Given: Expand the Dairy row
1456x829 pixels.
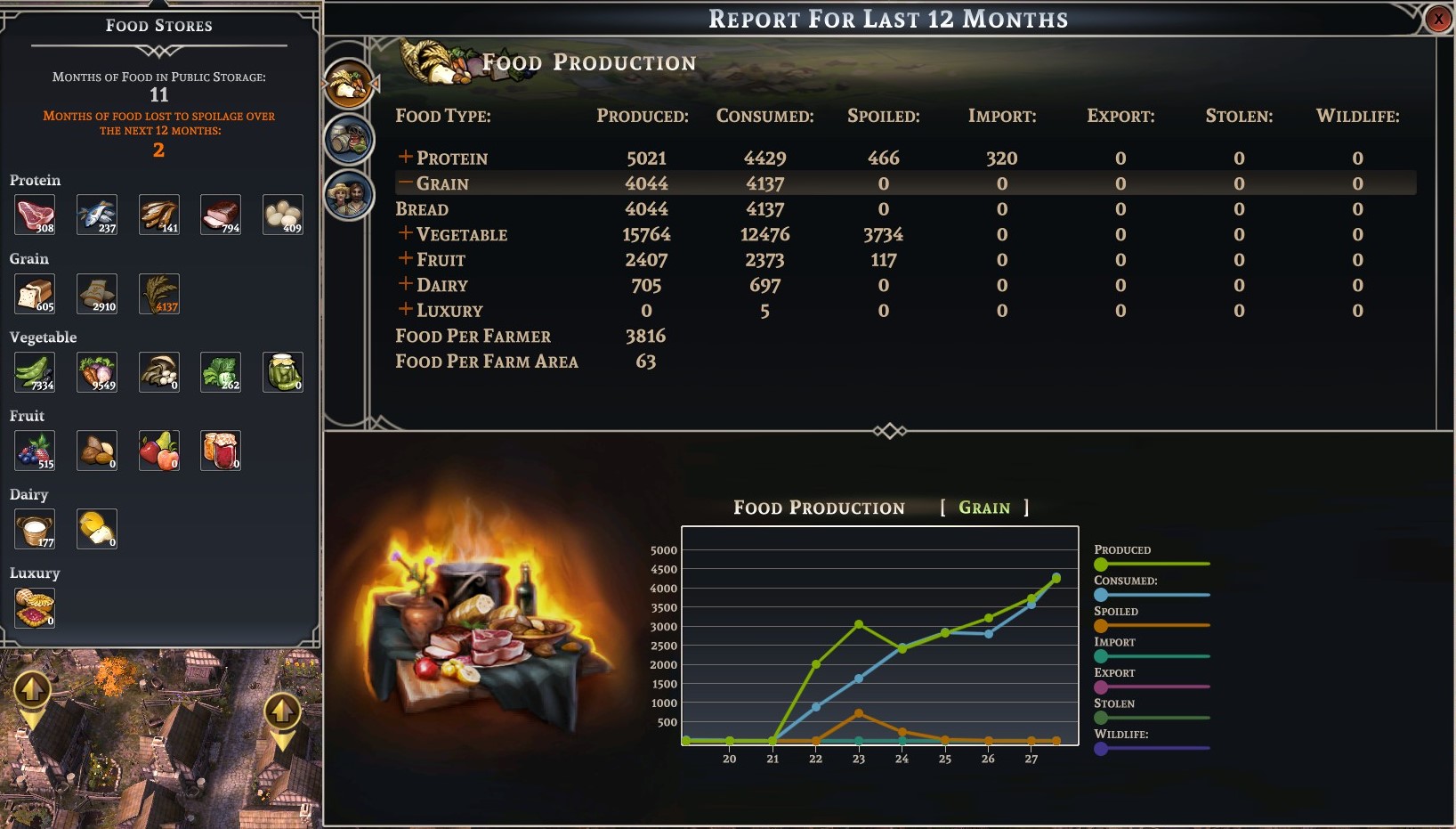Looking at the screenshot, I should 405,285.
